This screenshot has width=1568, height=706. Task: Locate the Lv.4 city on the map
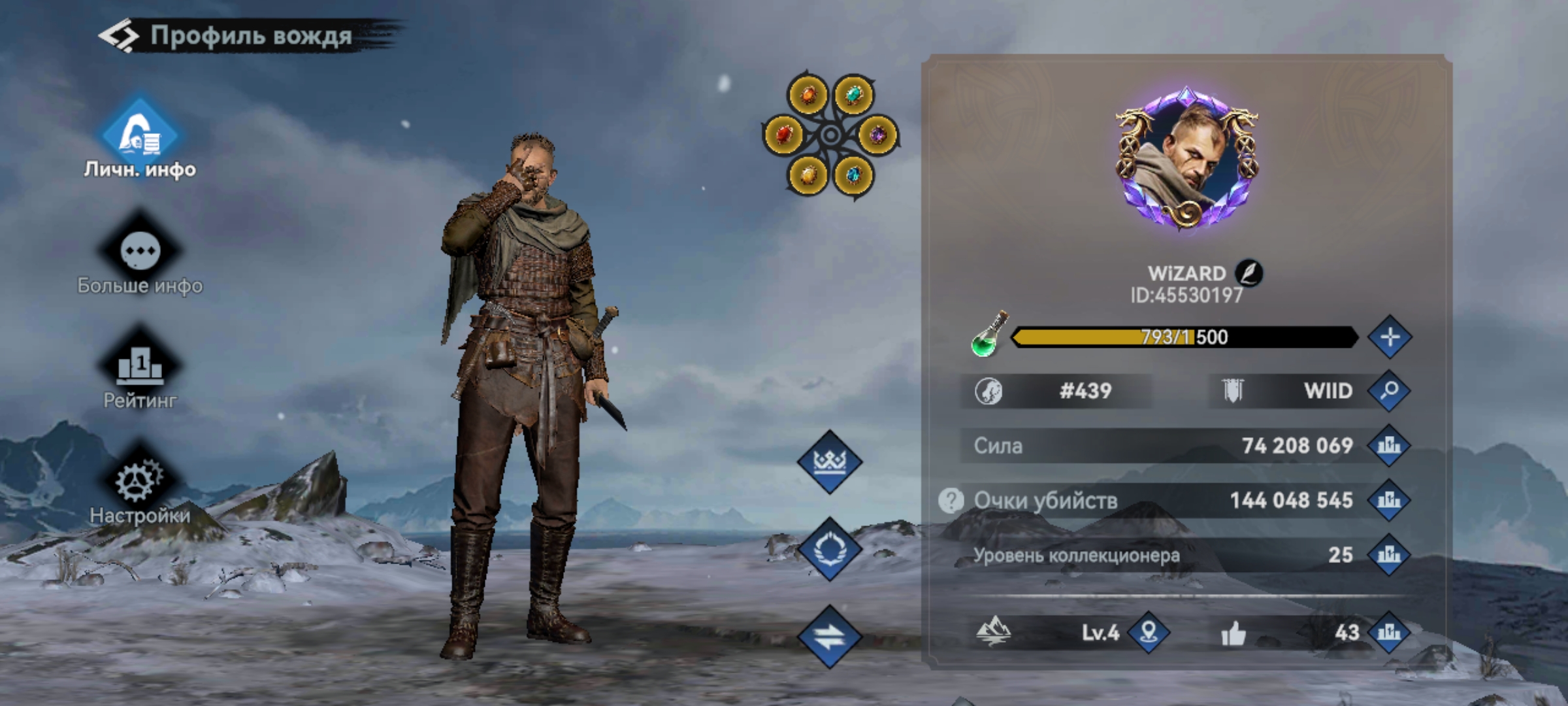(1149, 632)
